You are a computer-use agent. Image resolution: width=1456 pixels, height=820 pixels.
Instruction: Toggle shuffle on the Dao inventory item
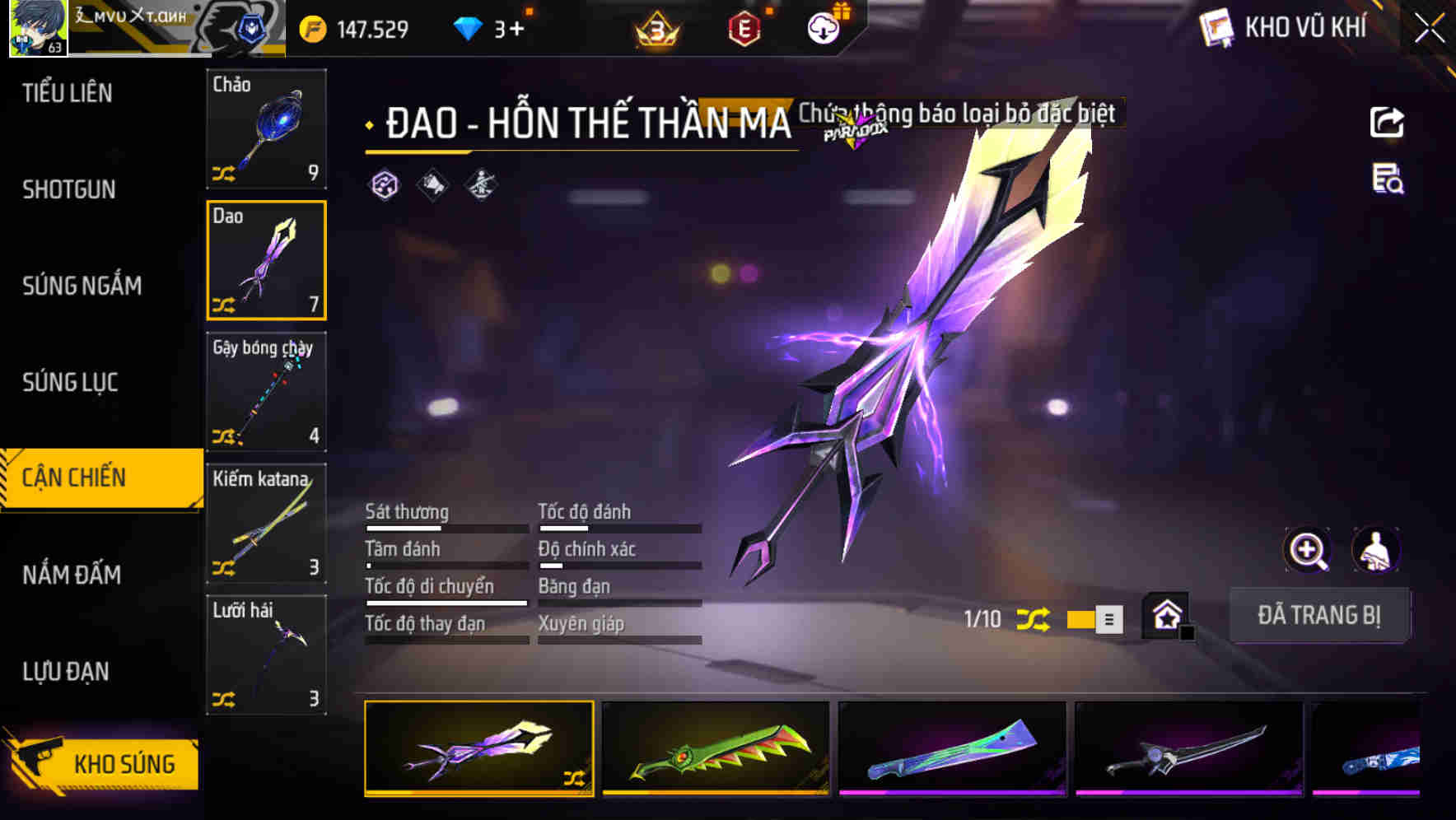point(224,305)
